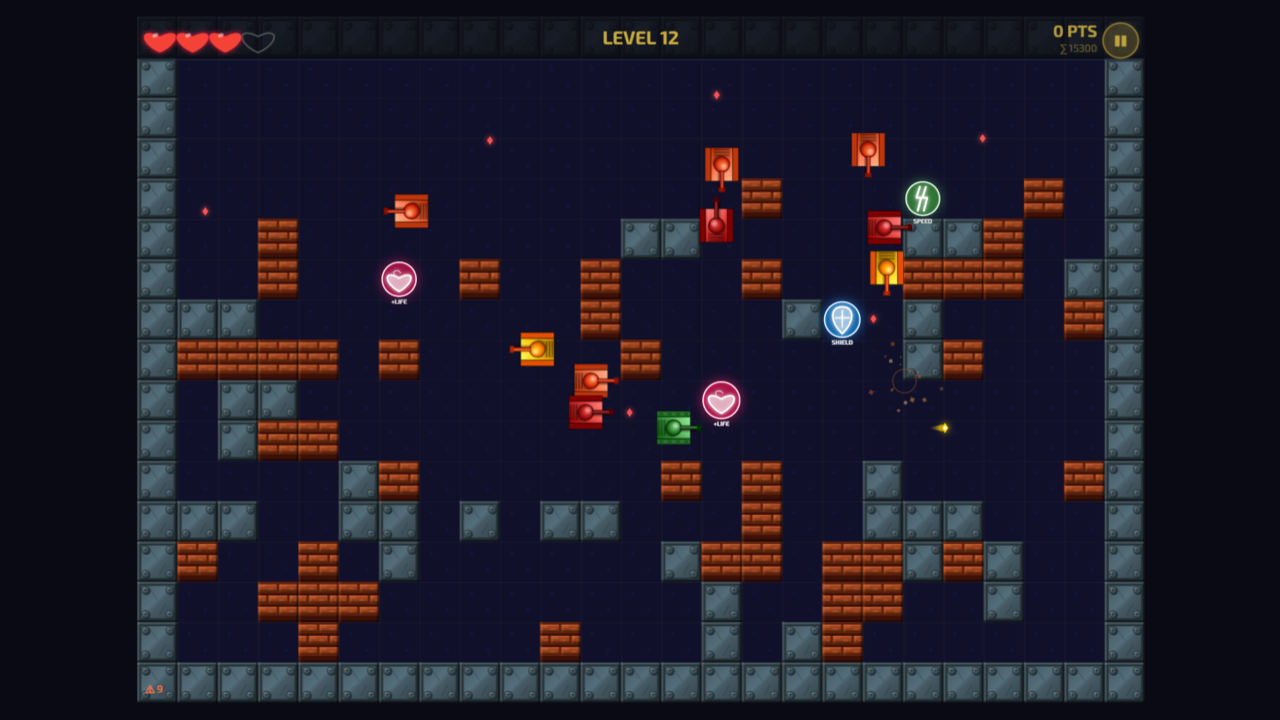The width and height of the screenshot is (1280, 720).
Task: Click the third red heart icon
Action: [x=224, y=41]
